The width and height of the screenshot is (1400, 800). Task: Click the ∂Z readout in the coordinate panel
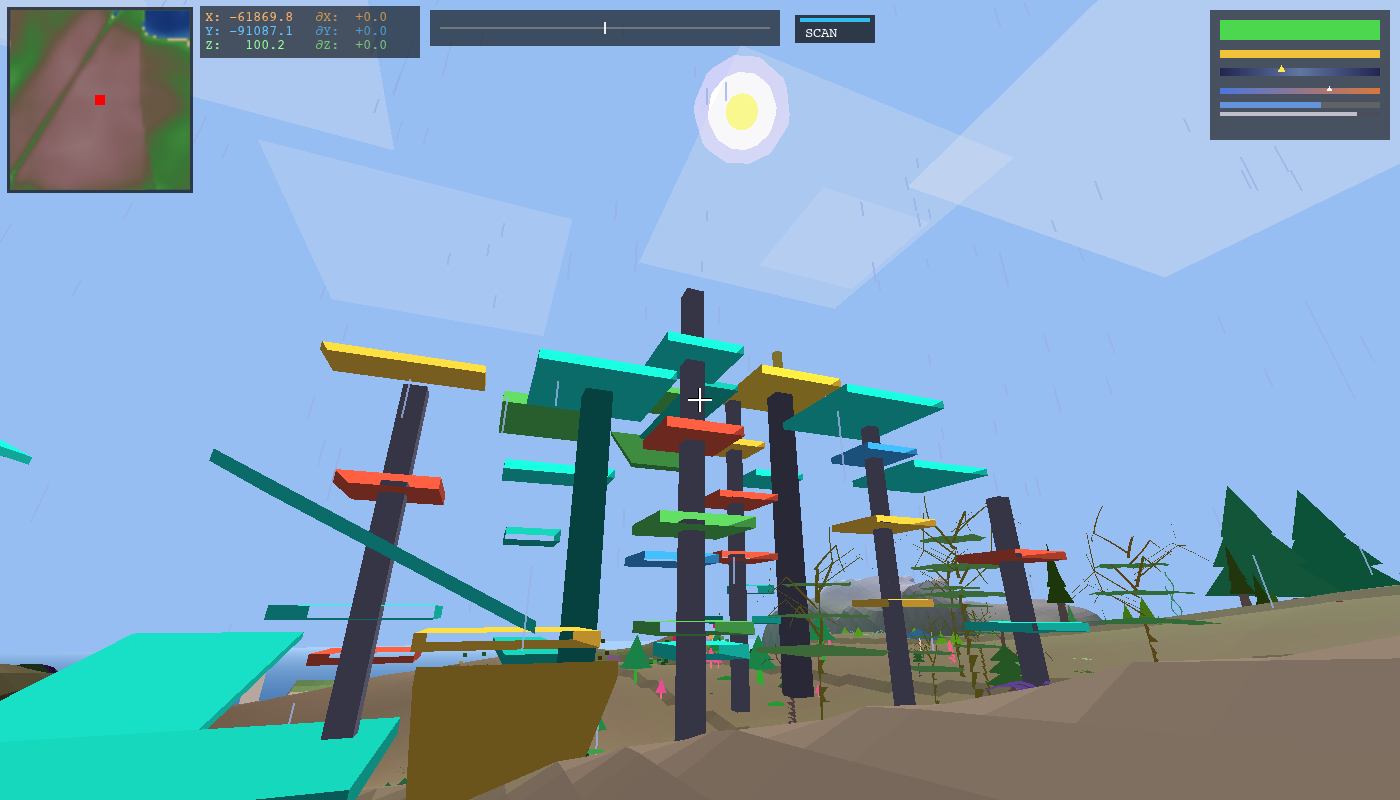360,42
